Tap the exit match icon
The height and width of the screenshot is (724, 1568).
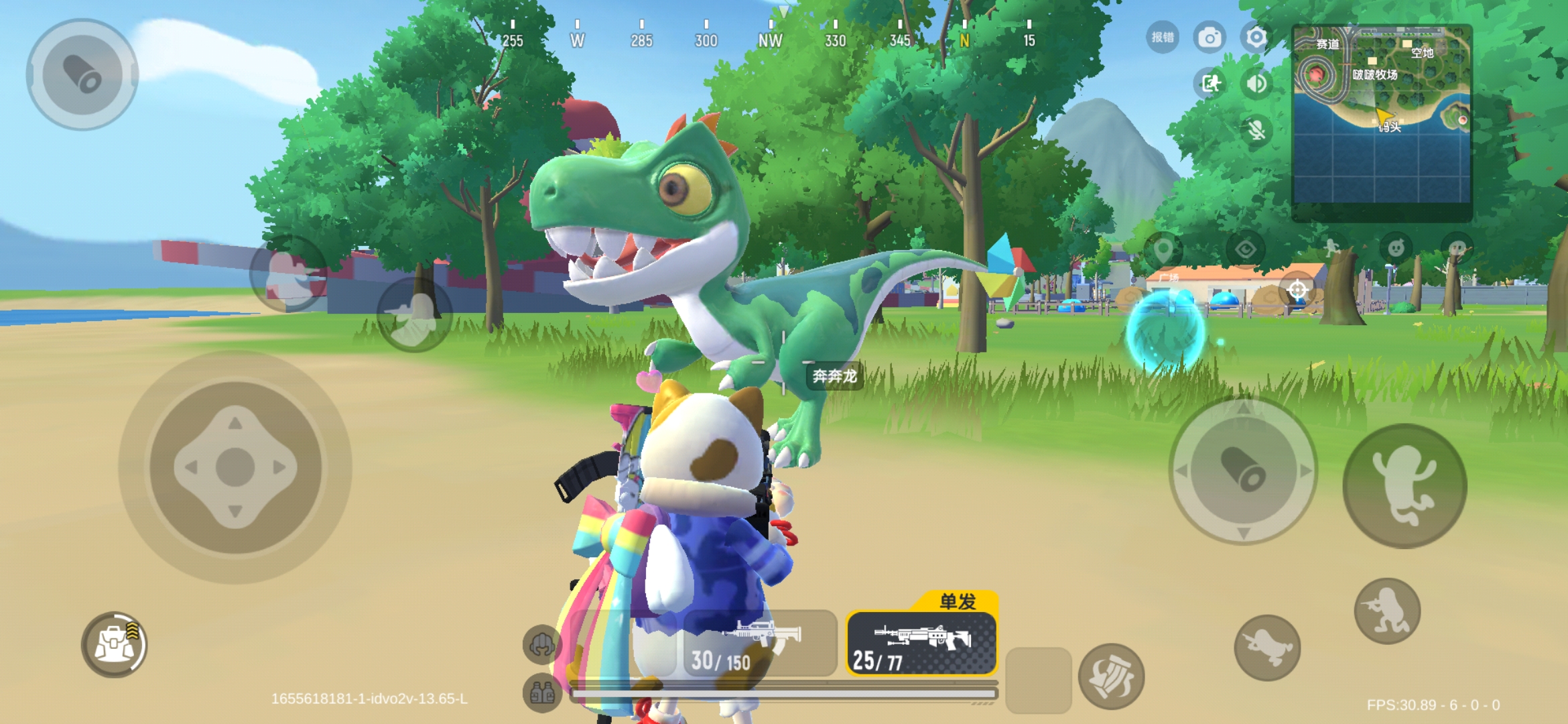click(x=1210, y=84)
